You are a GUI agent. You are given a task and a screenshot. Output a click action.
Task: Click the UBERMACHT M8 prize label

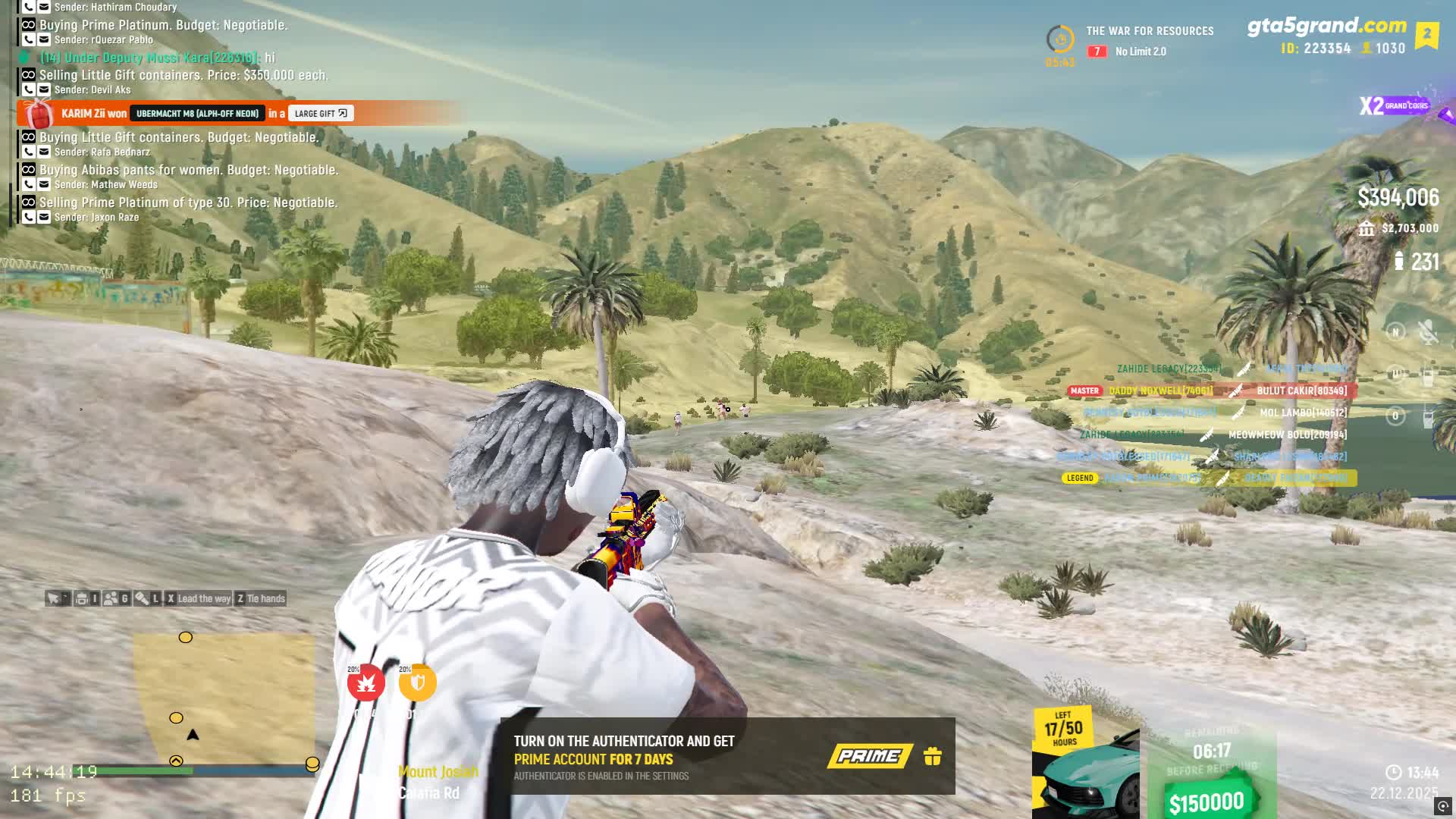197,114
